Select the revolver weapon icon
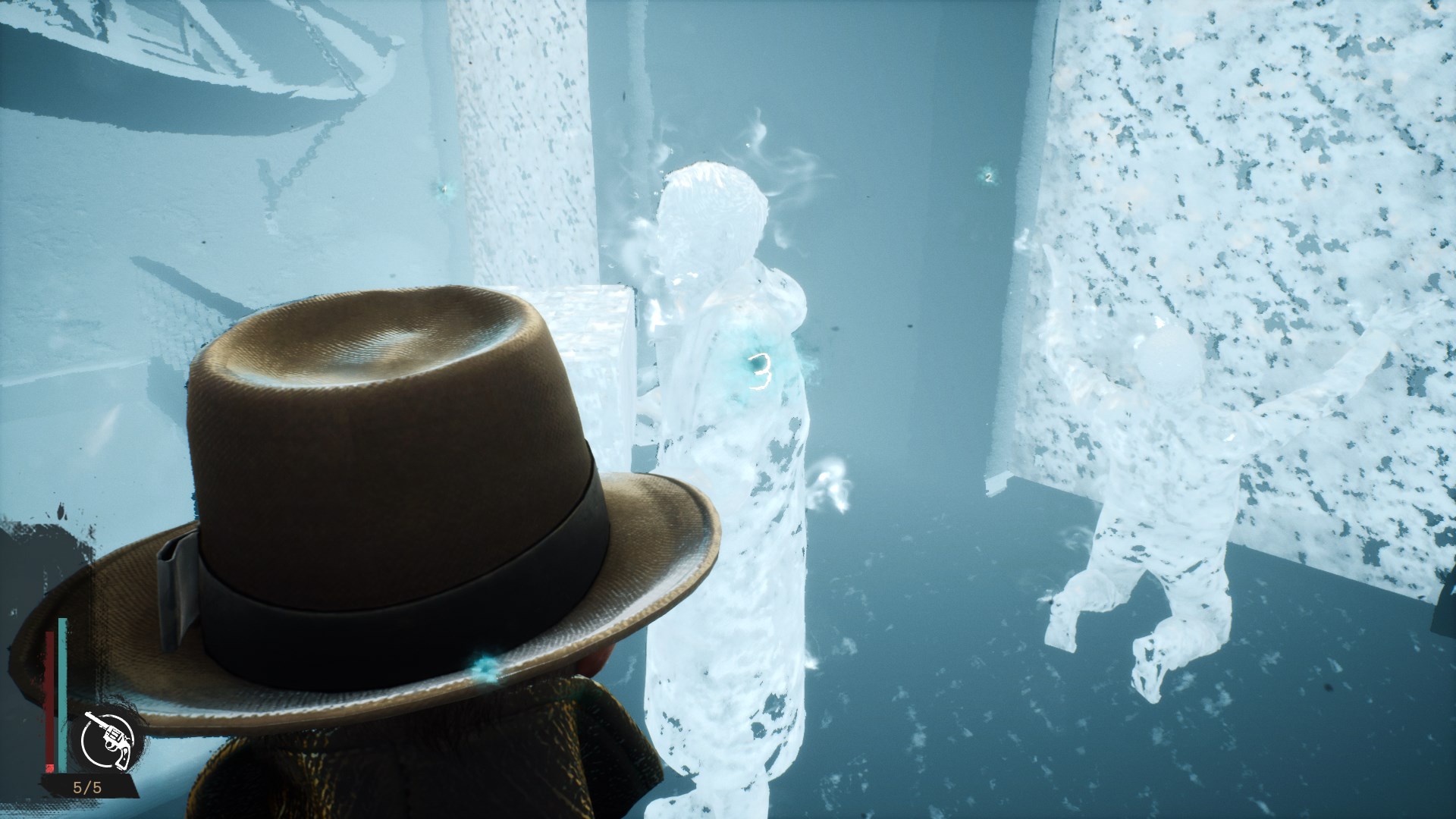This screenshot has width=1456, height=819. pyautogui.click(x=107, y=738)
